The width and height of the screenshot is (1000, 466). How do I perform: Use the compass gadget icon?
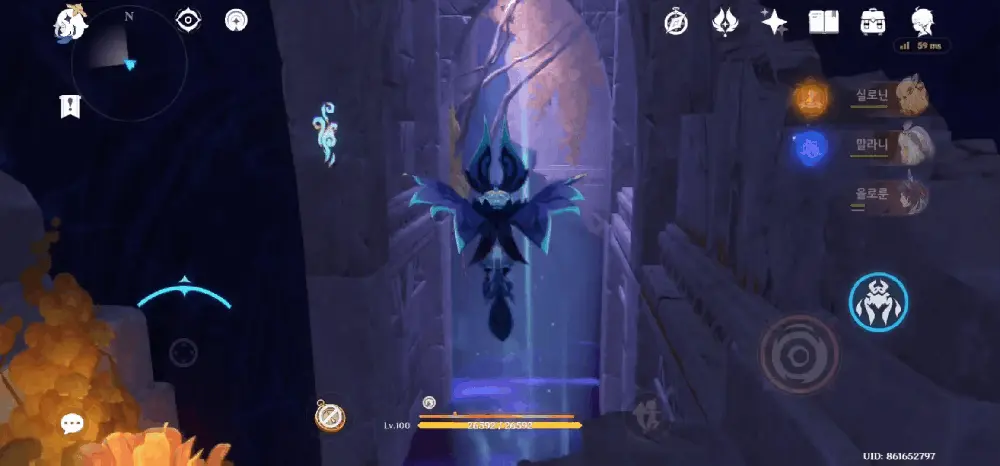[x=330, y=416]
